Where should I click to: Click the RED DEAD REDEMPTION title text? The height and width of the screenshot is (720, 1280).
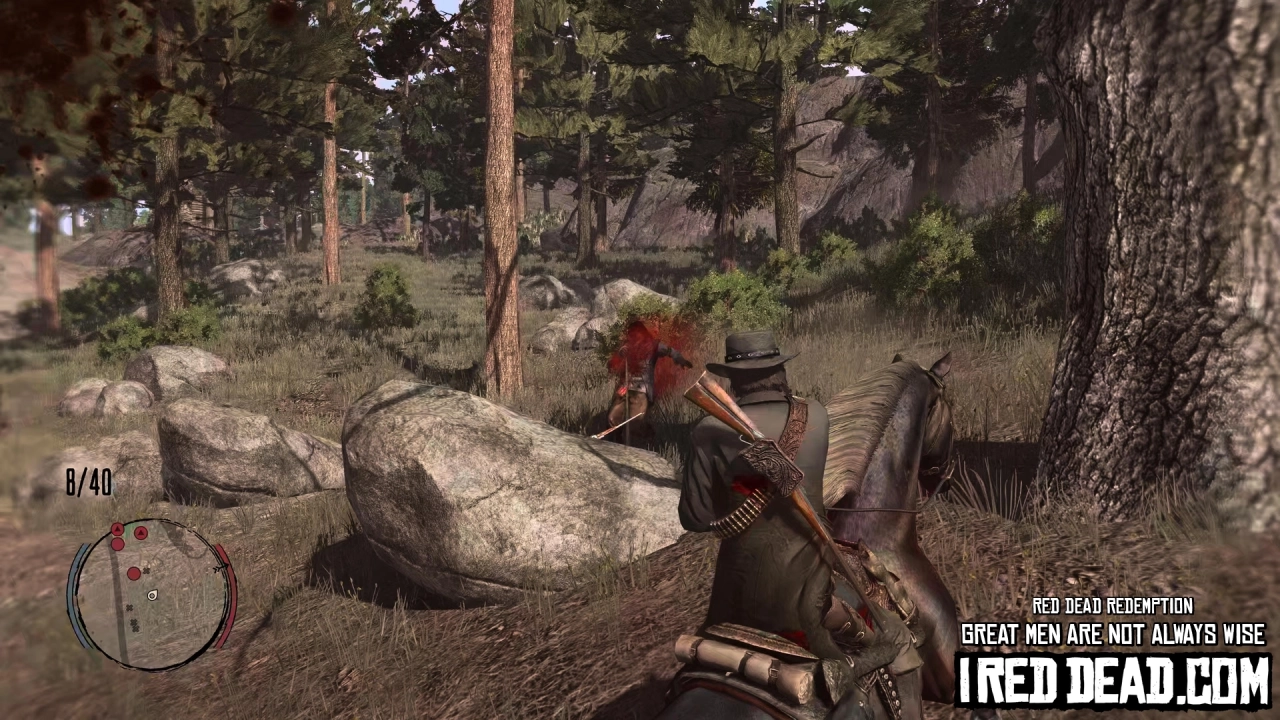[x=1113, y=606]
